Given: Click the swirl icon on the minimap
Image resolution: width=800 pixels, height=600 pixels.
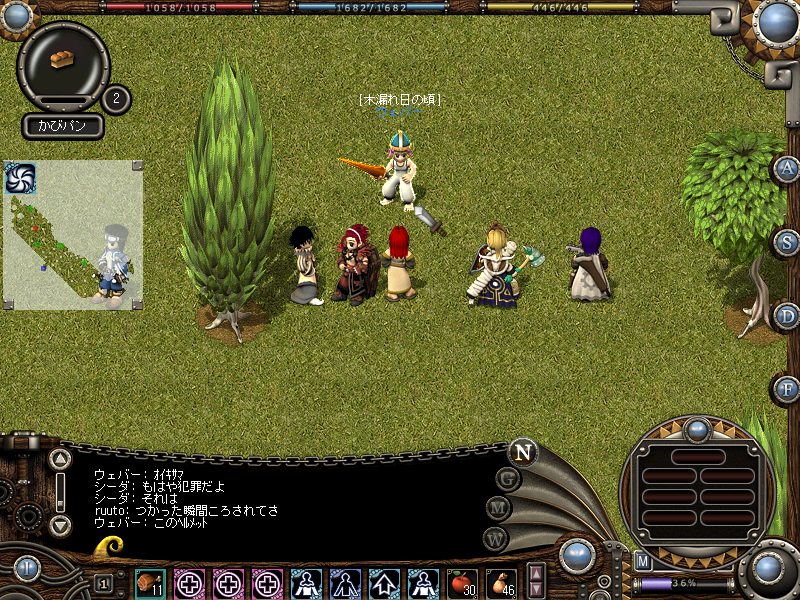Looking at the screenshot, I should pyautogui.click(x=20, y=178).
